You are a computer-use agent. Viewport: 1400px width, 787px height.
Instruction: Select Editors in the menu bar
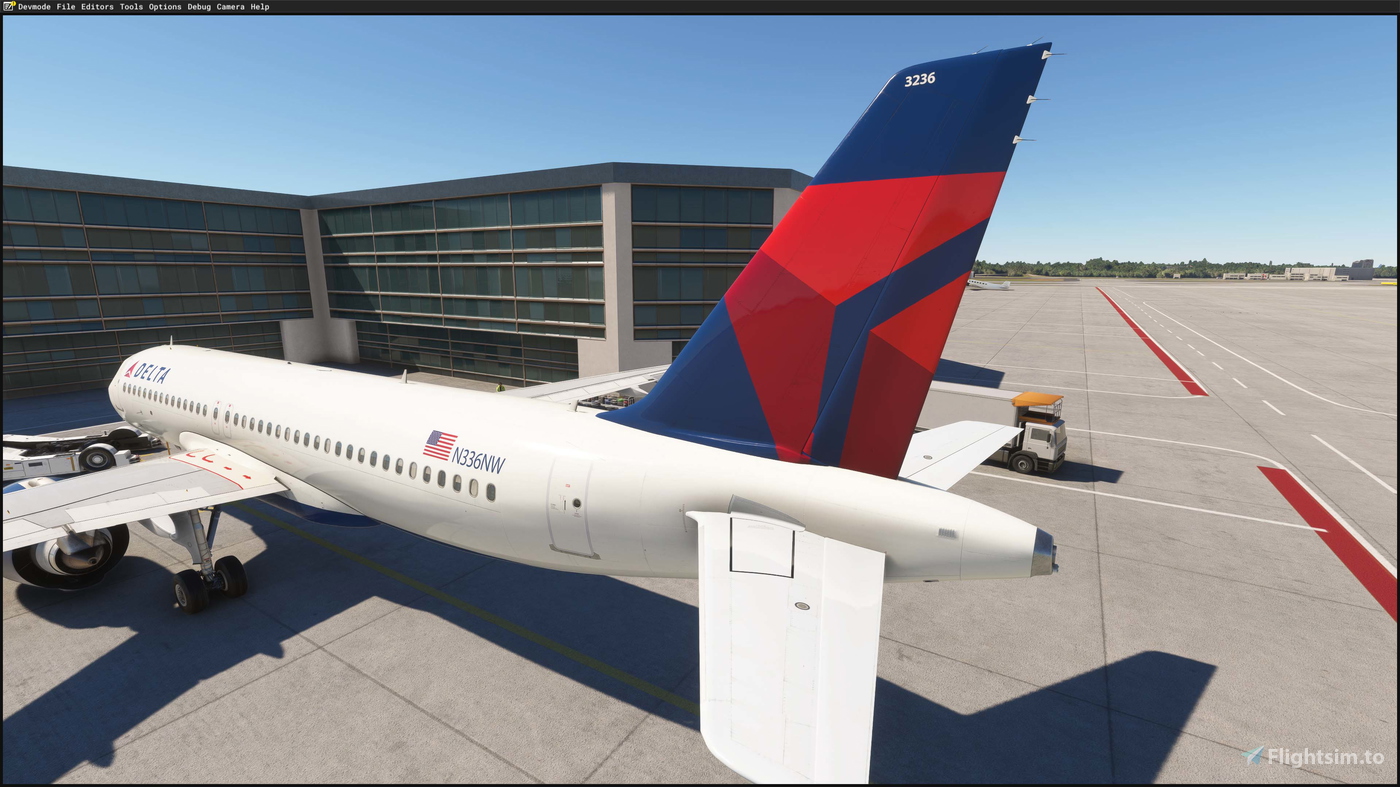click(x=96, y=6)
